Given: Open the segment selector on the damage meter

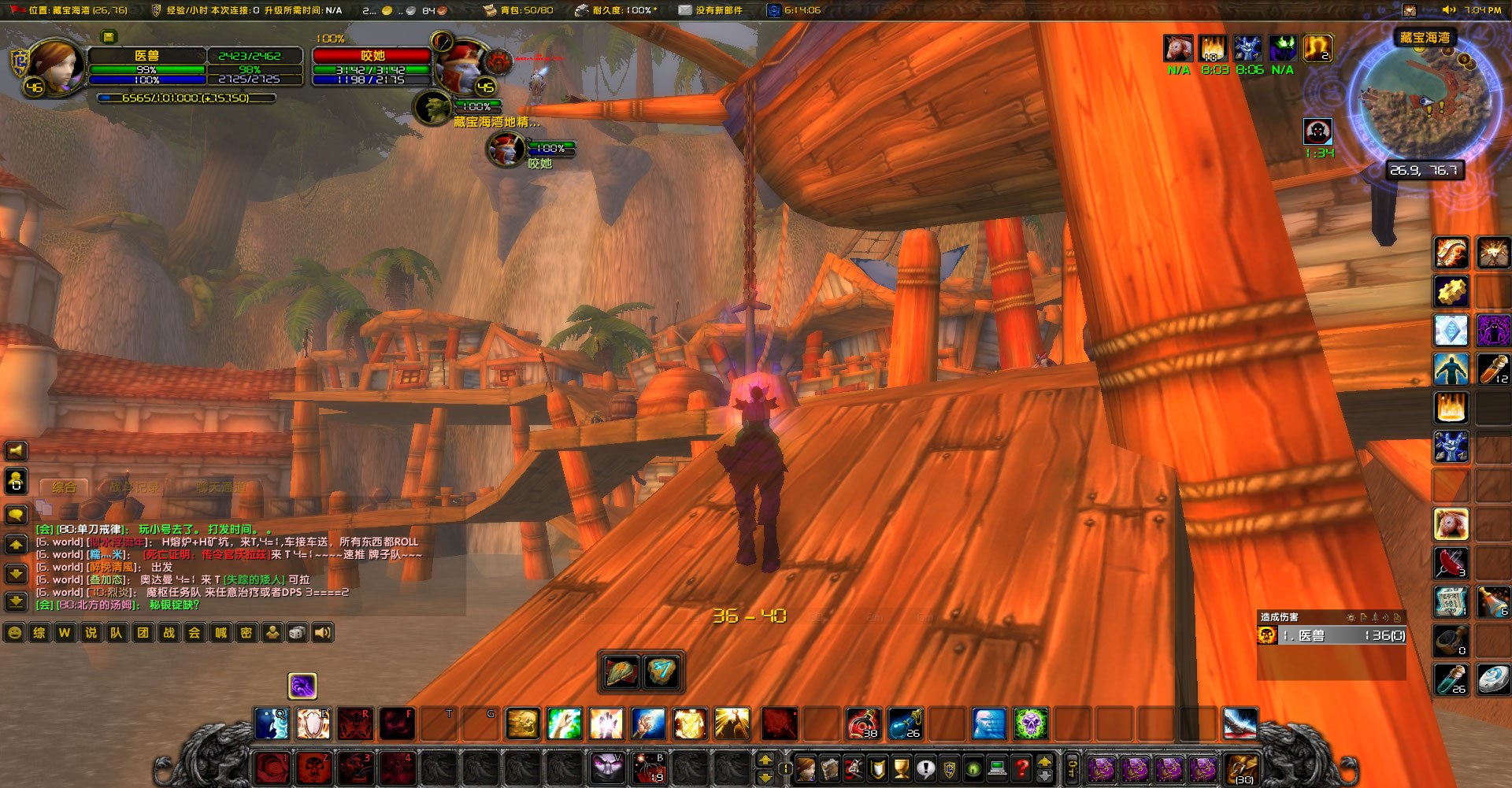Looking at the screenshot, I should tap(1375, 617).
